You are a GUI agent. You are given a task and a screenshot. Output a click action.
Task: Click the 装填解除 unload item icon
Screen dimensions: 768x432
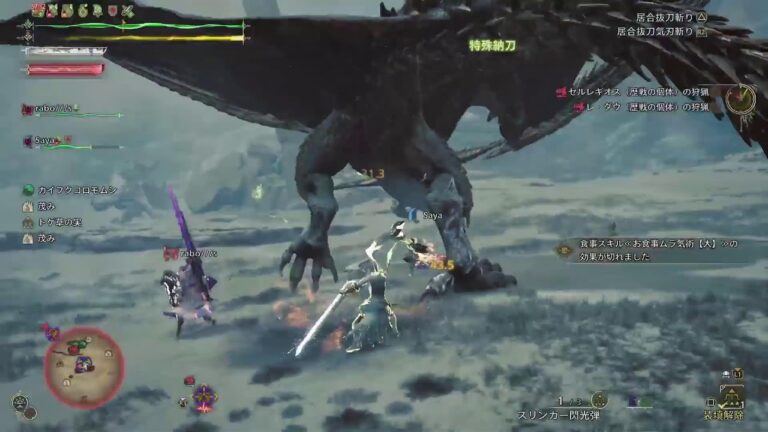pyautogui.click(x=731, y=397)
